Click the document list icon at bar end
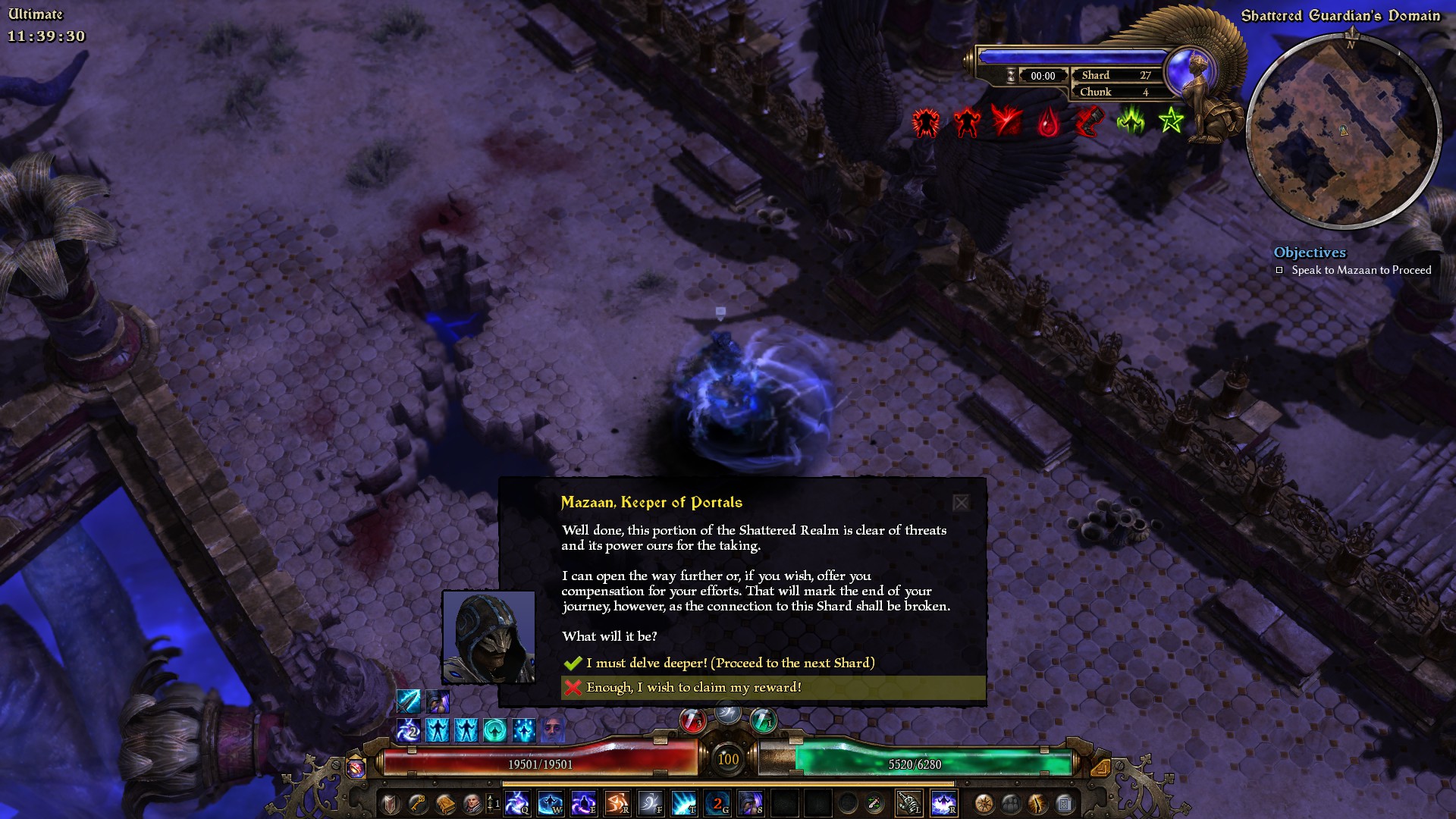This screenshot has width=1456, height=819. (1065, 803)
